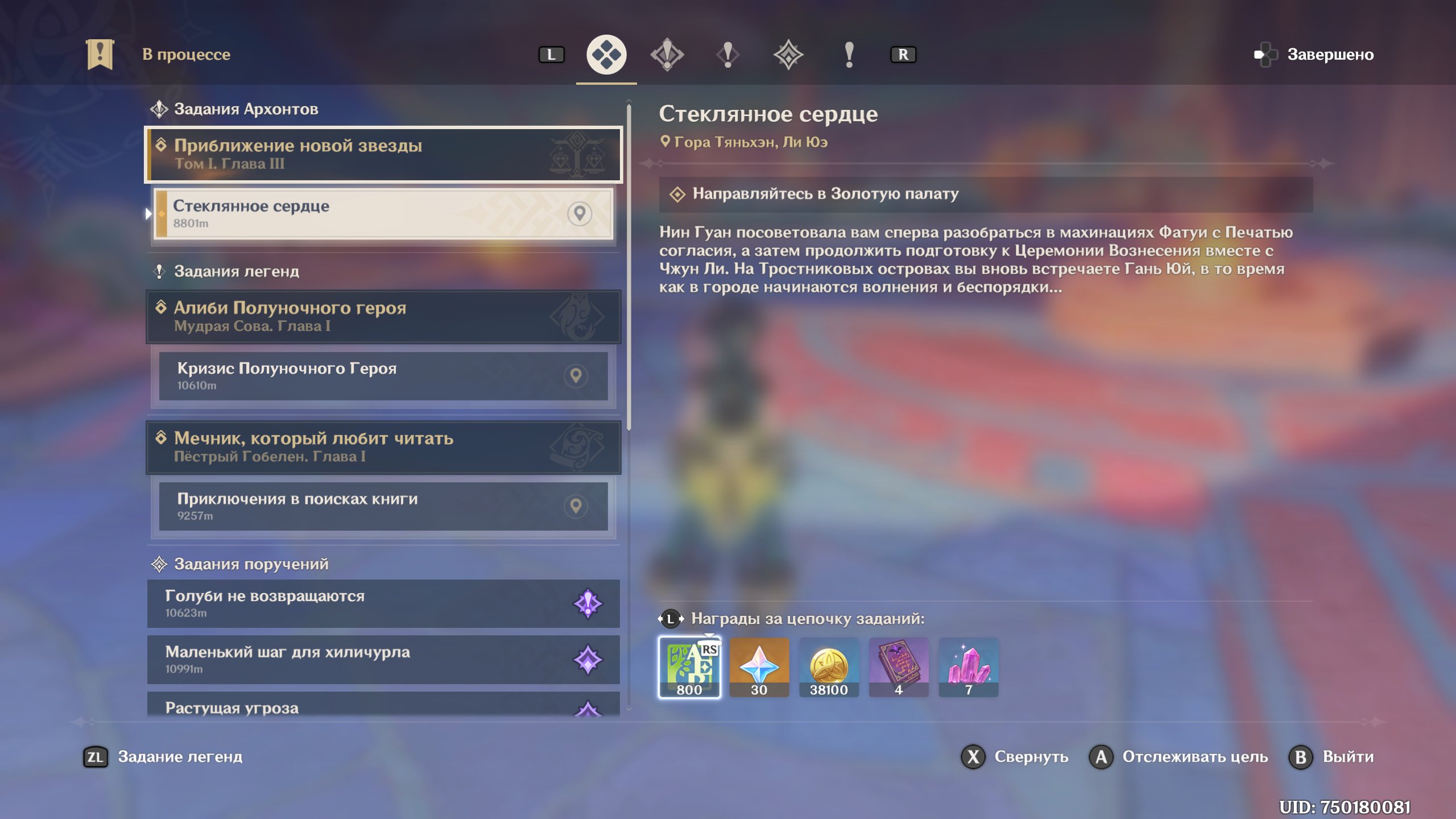Show the Завершено completed quests list
1456x819 pixels.
(1314, 55)
